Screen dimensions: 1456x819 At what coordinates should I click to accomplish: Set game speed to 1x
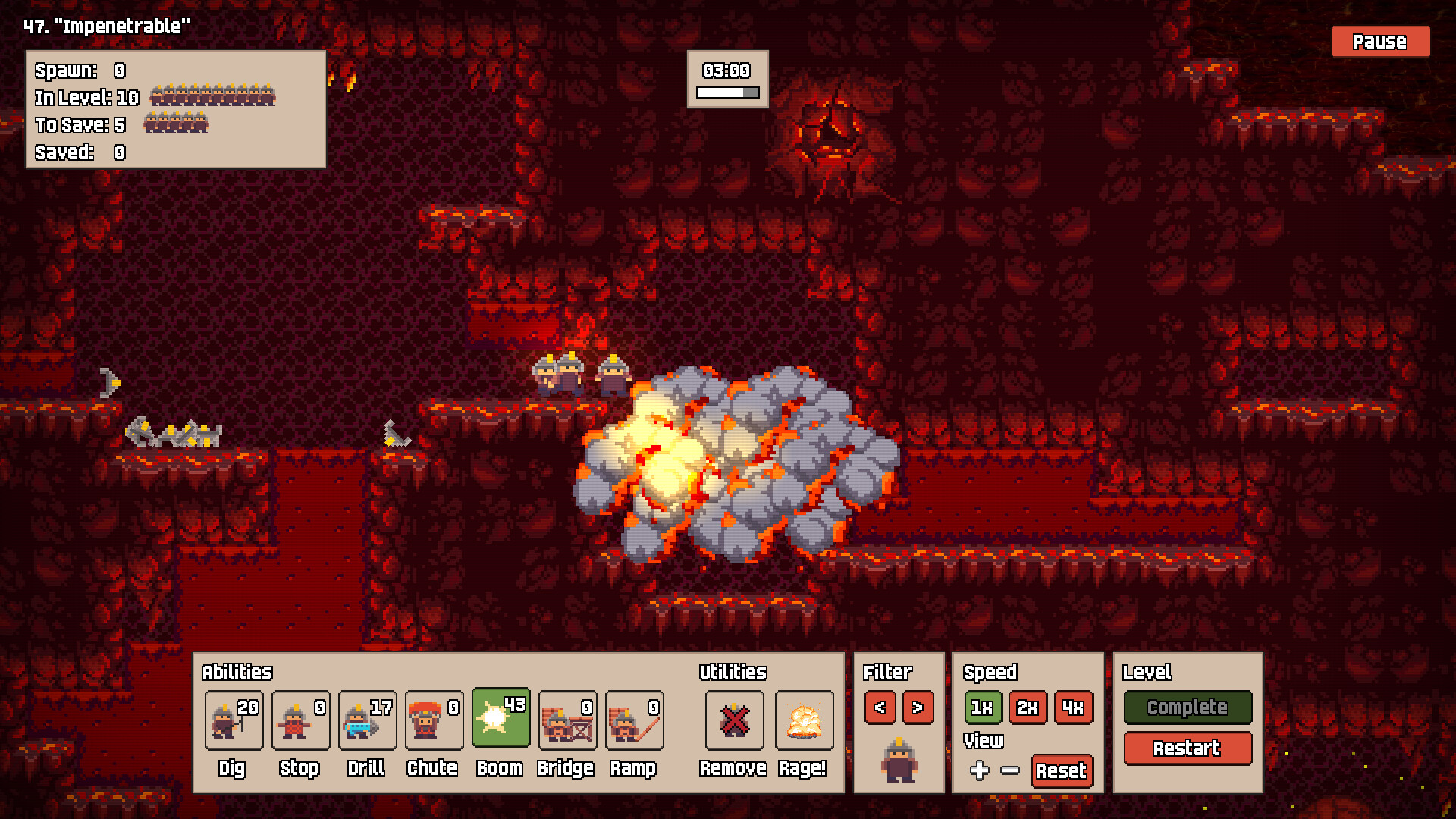[x=982, y=708]
